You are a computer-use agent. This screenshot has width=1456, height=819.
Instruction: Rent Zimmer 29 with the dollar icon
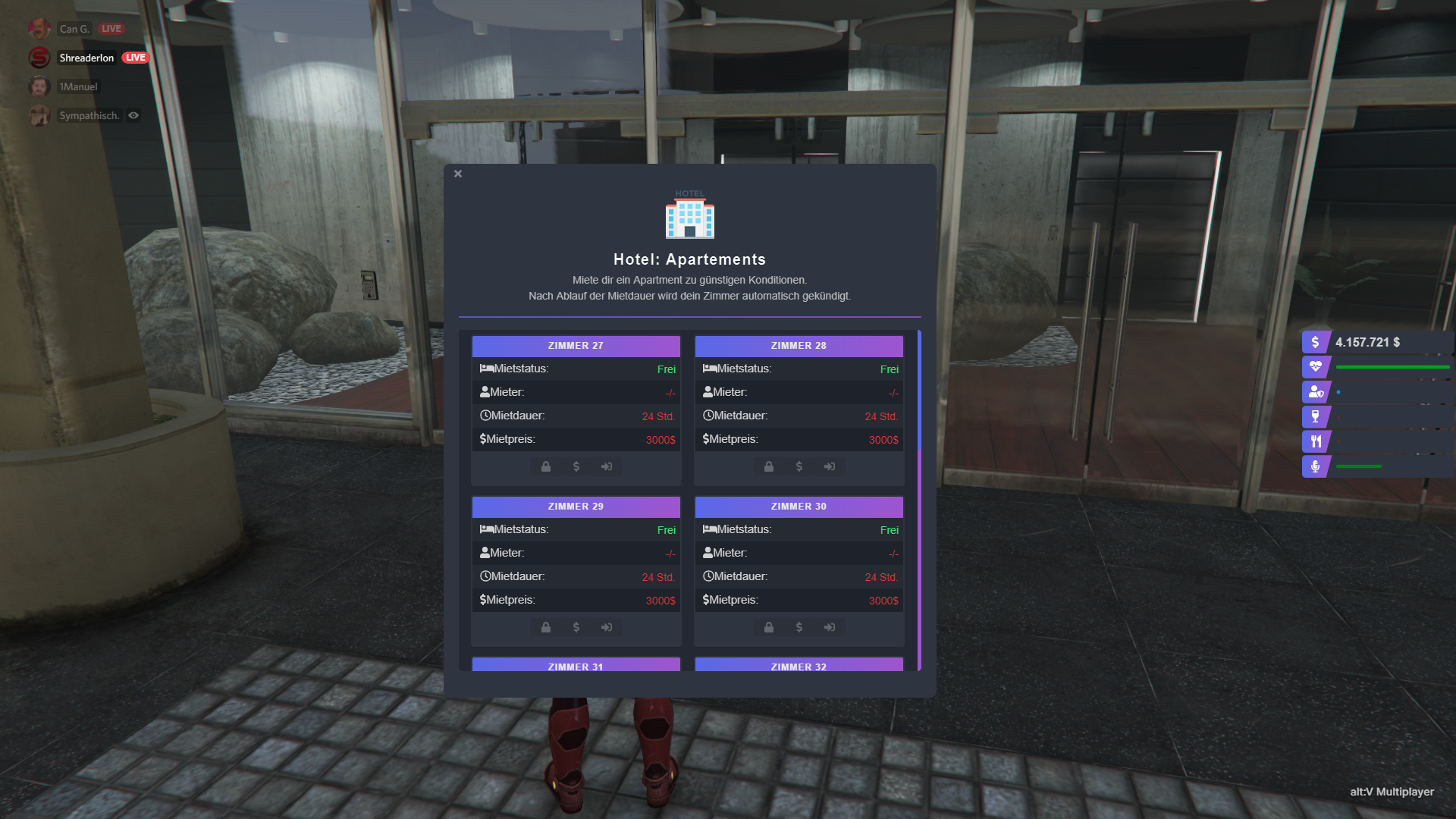(x=576, y=627)
